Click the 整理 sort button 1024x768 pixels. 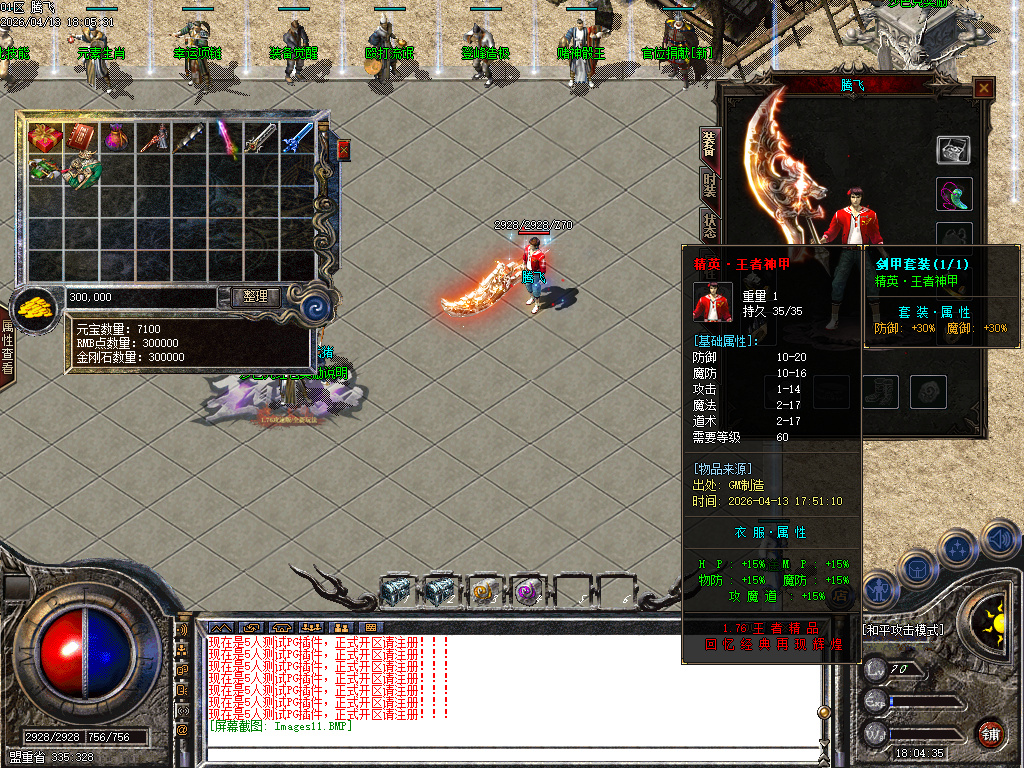255,297
